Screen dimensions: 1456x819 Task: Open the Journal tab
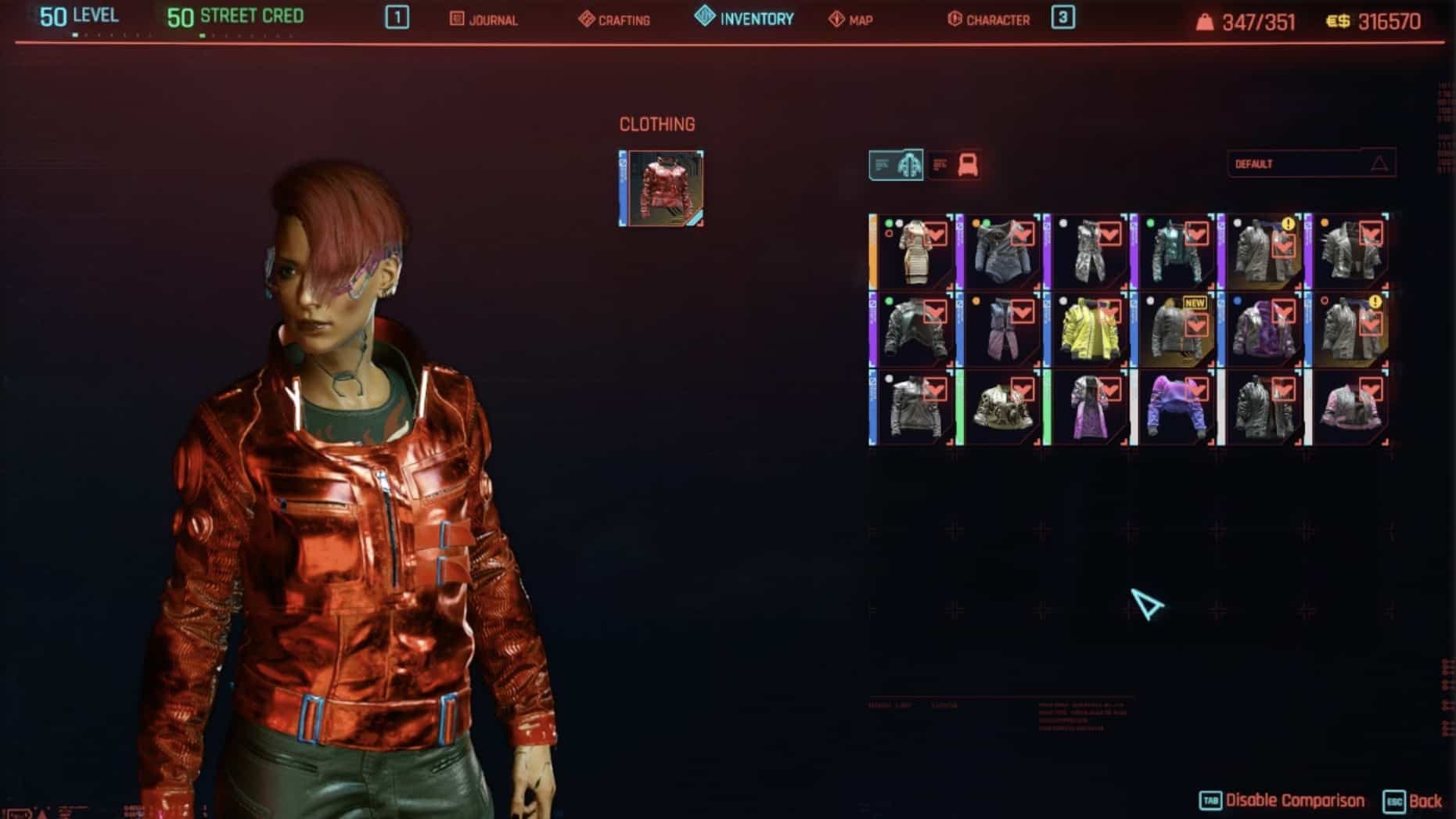tap(484, 20)
